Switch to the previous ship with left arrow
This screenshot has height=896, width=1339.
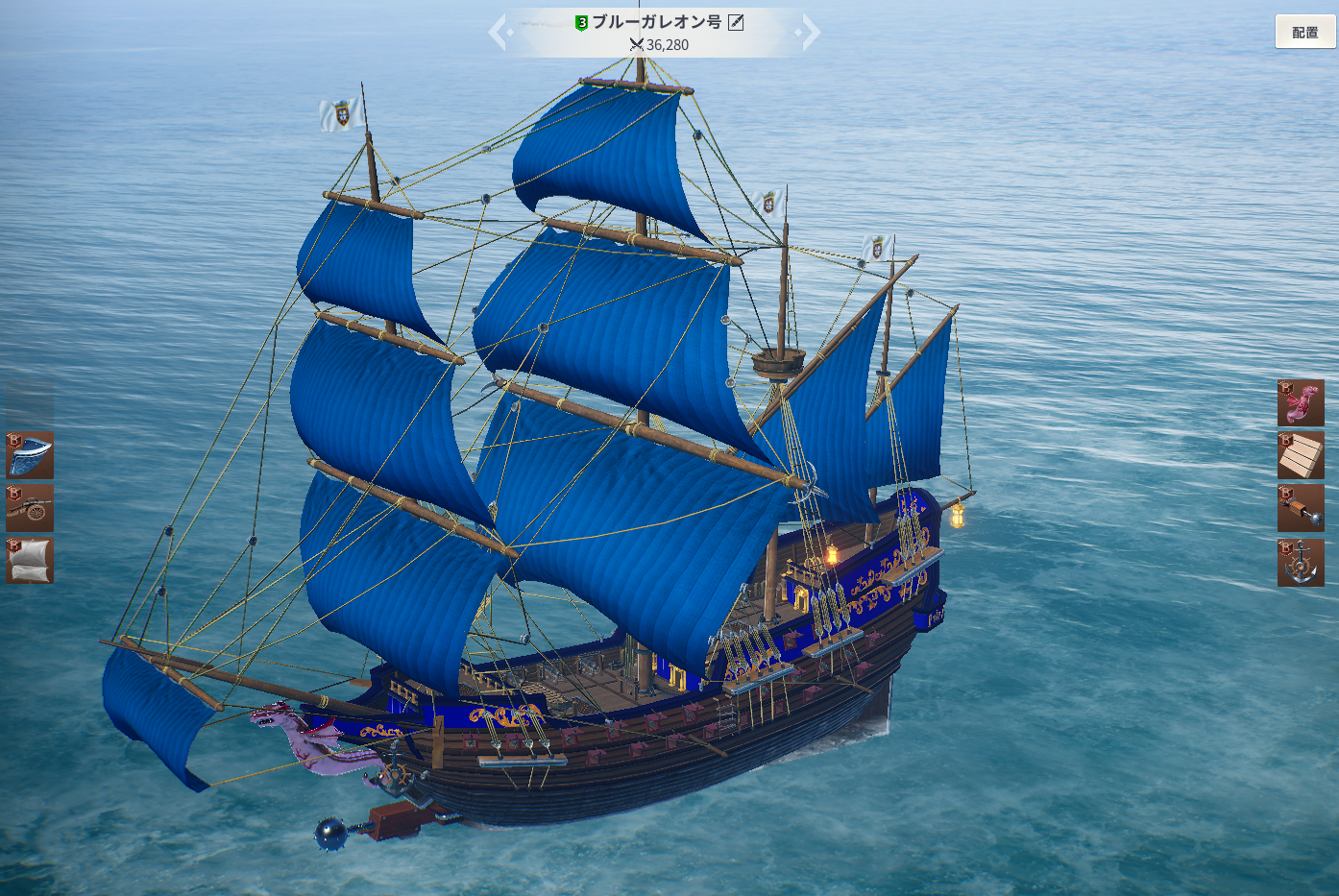pos(498,32)
